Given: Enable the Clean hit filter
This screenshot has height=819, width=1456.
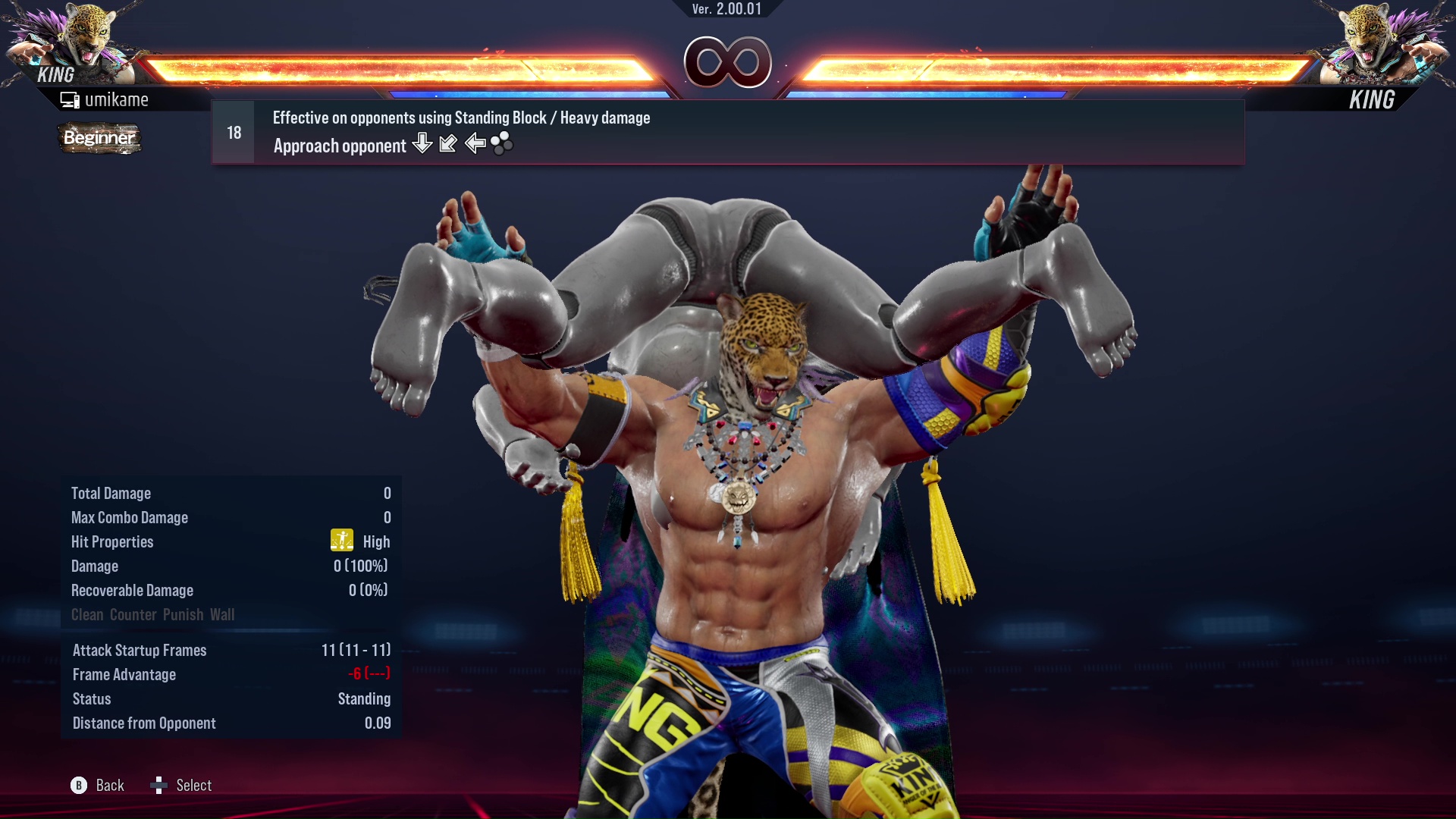Looking at the screenshot, I should click(x=86, y=614).
